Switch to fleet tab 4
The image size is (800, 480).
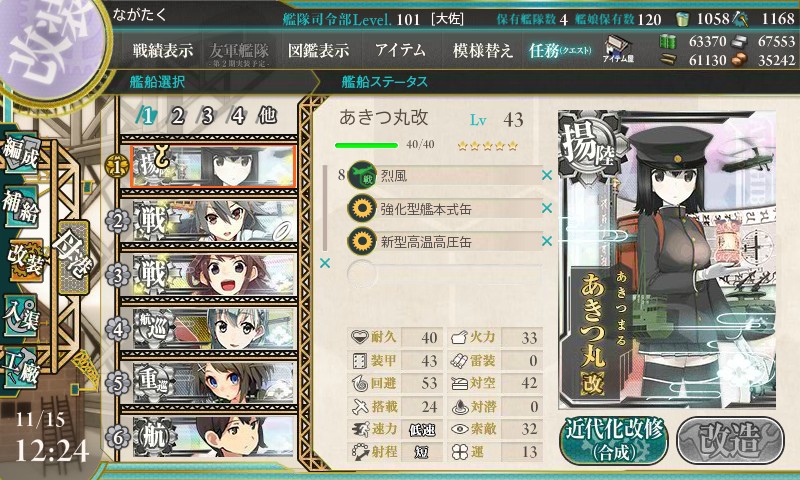[237, 115]
